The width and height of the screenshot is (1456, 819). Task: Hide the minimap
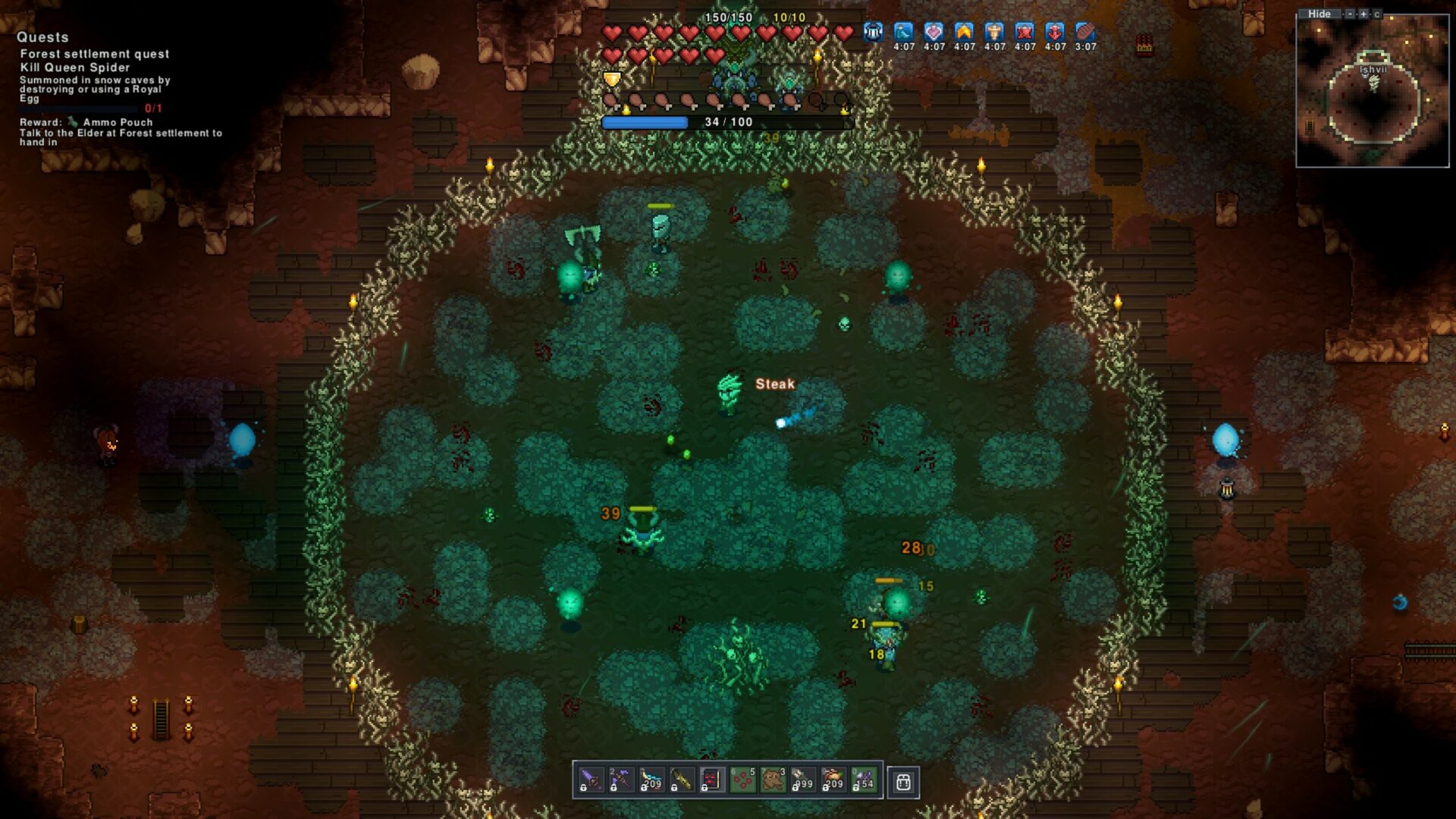pyautogui.click(x=1319, y=14)
